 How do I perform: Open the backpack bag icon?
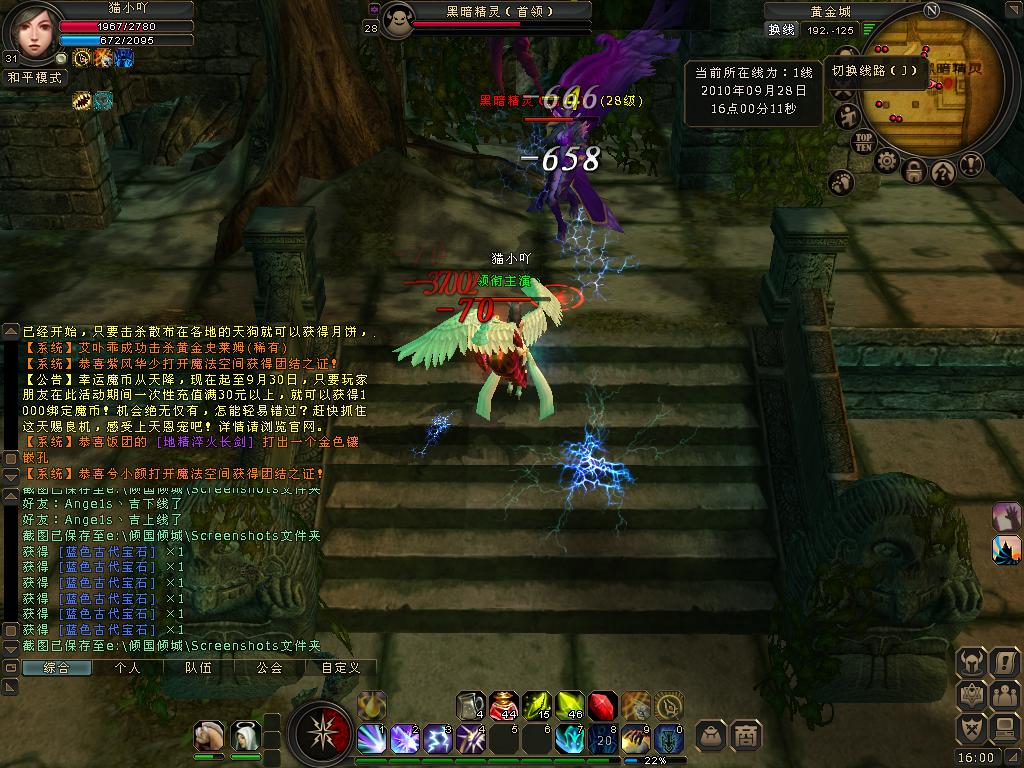pos(711,735)
